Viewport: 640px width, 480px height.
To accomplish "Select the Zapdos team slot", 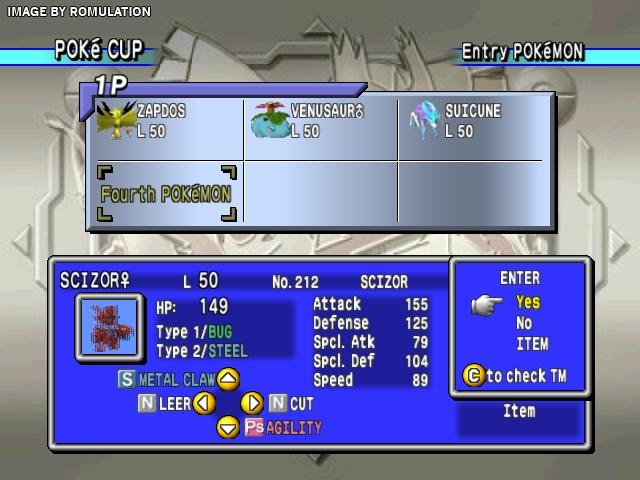I will tap(167, 126).
